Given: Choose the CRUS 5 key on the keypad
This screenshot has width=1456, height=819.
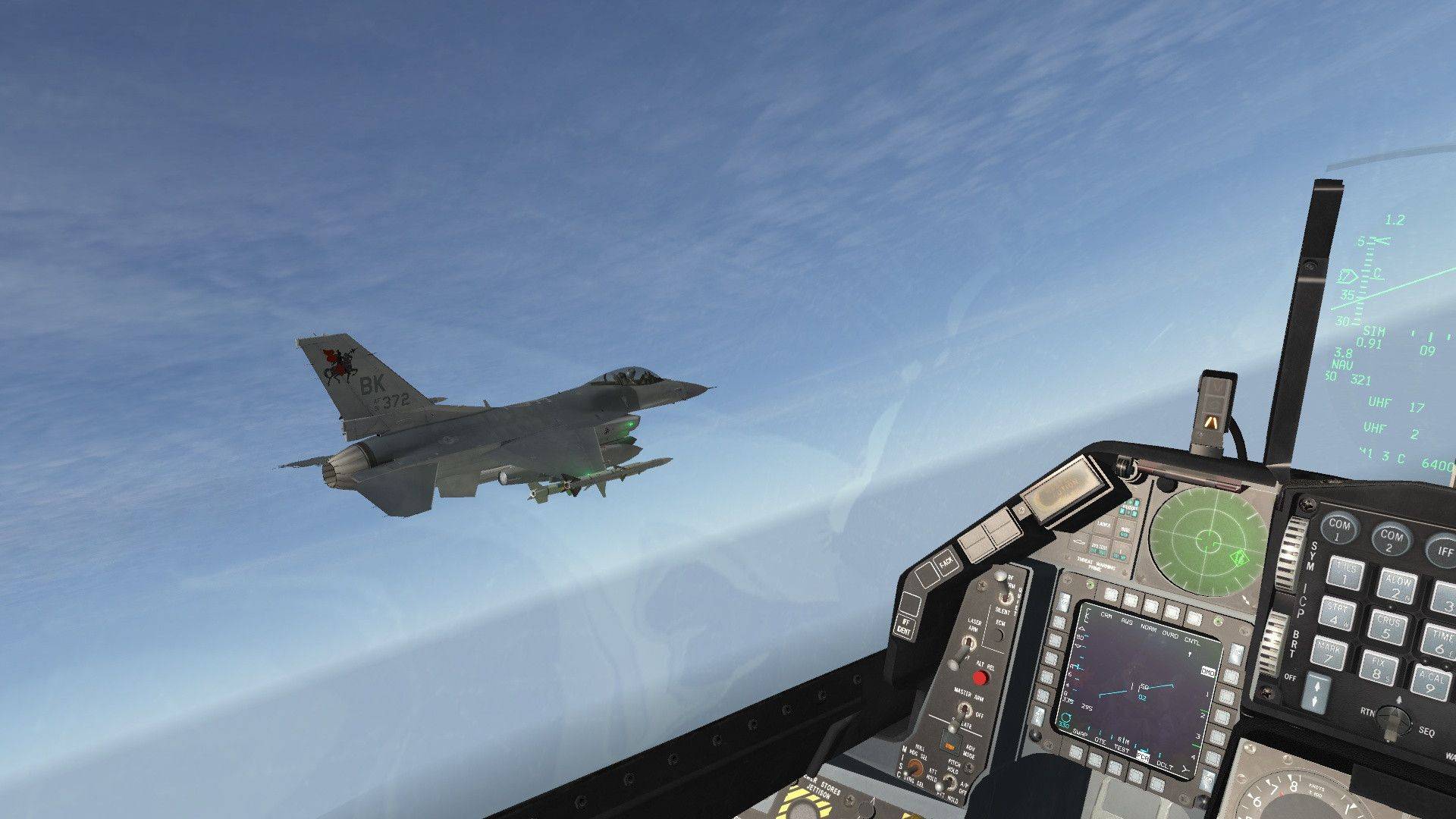Looking at the screenshot, I should coord(1388,626).
